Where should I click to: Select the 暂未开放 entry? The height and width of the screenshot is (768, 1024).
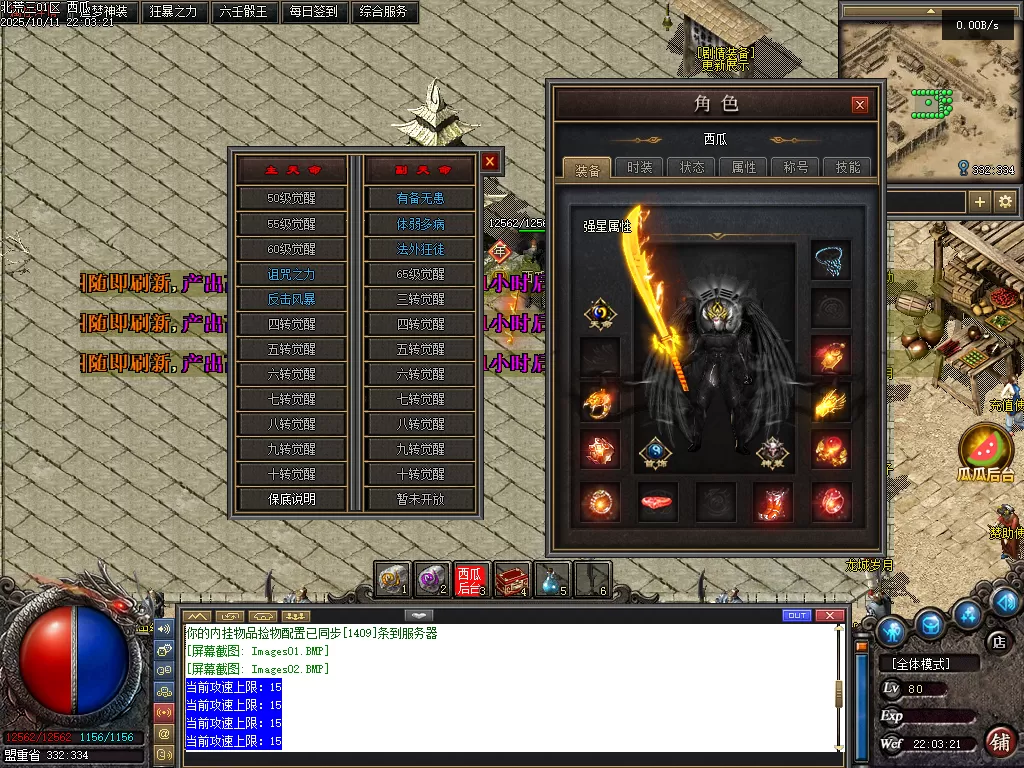[x=420, y=499]
